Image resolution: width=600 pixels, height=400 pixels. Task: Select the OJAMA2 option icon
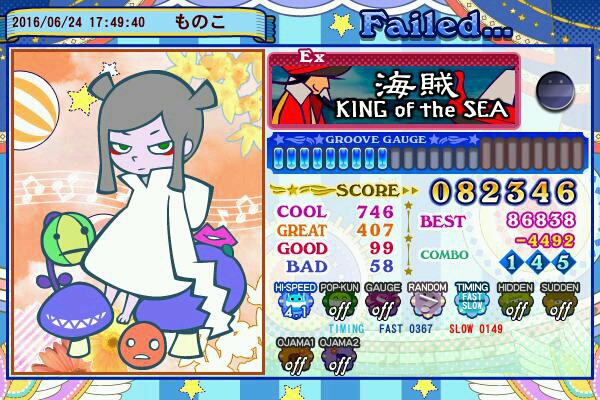click(x=338, y=359)
